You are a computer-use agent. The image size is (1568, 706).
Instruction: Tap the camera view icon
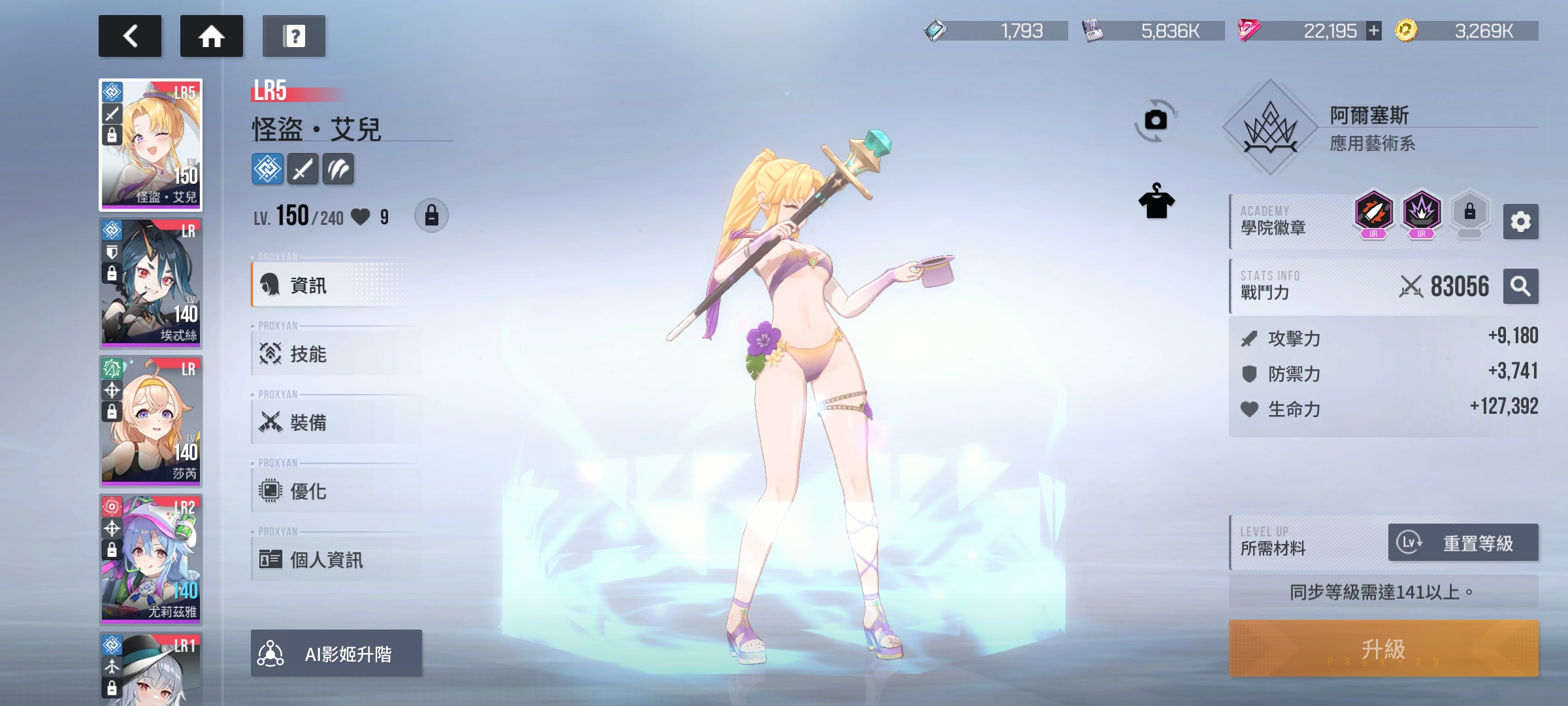point(1156,120)
